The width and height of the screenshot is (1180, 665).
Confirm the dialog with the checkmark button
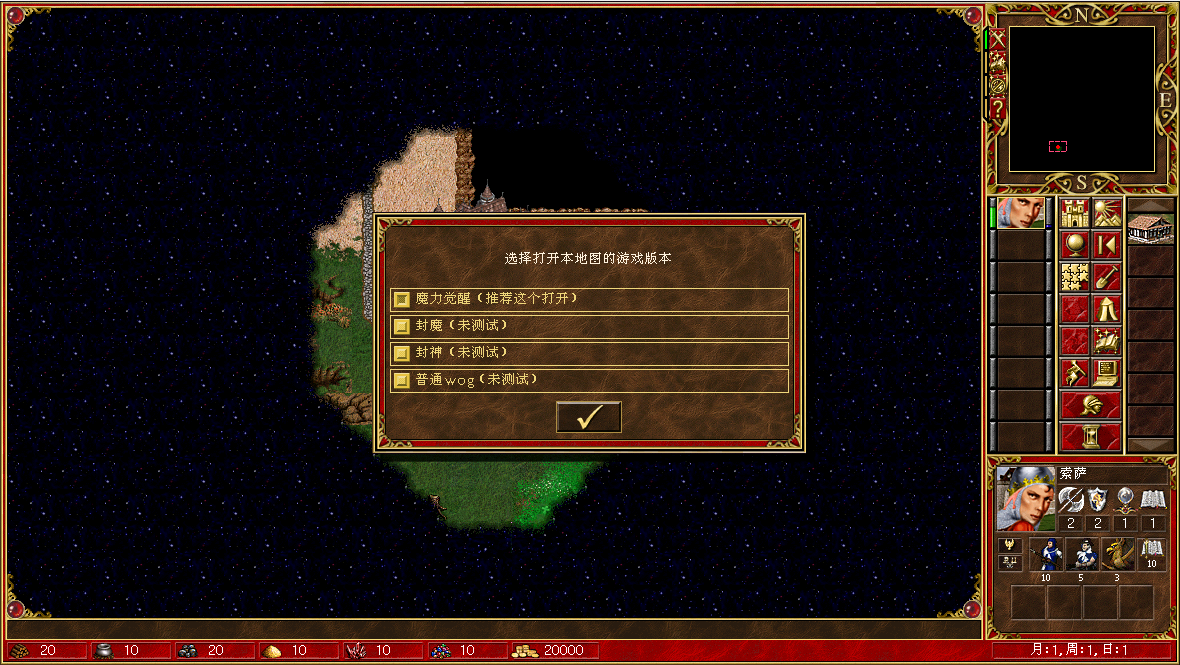(589, 417)
